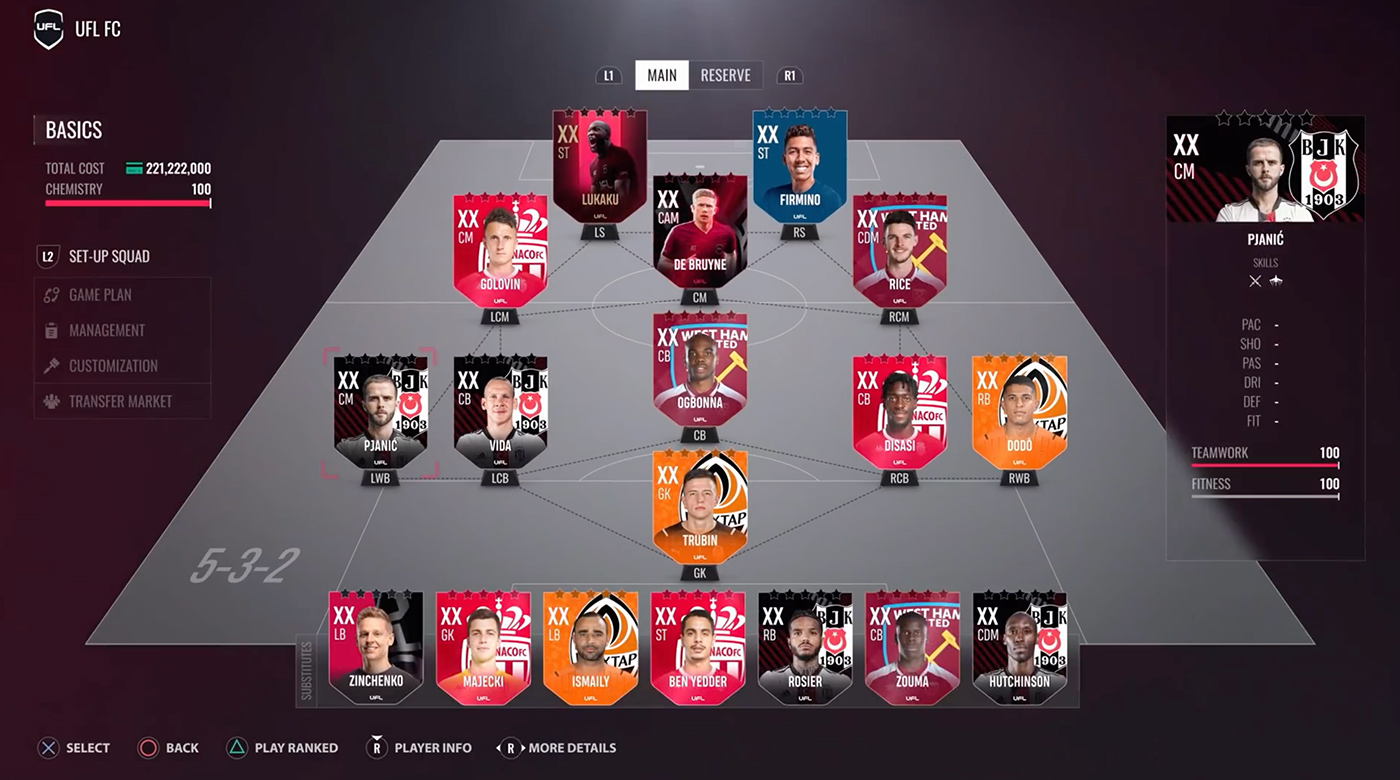Select the Main squad tab
Screen dimensions: 1400x780
click(x=662, y=76)
